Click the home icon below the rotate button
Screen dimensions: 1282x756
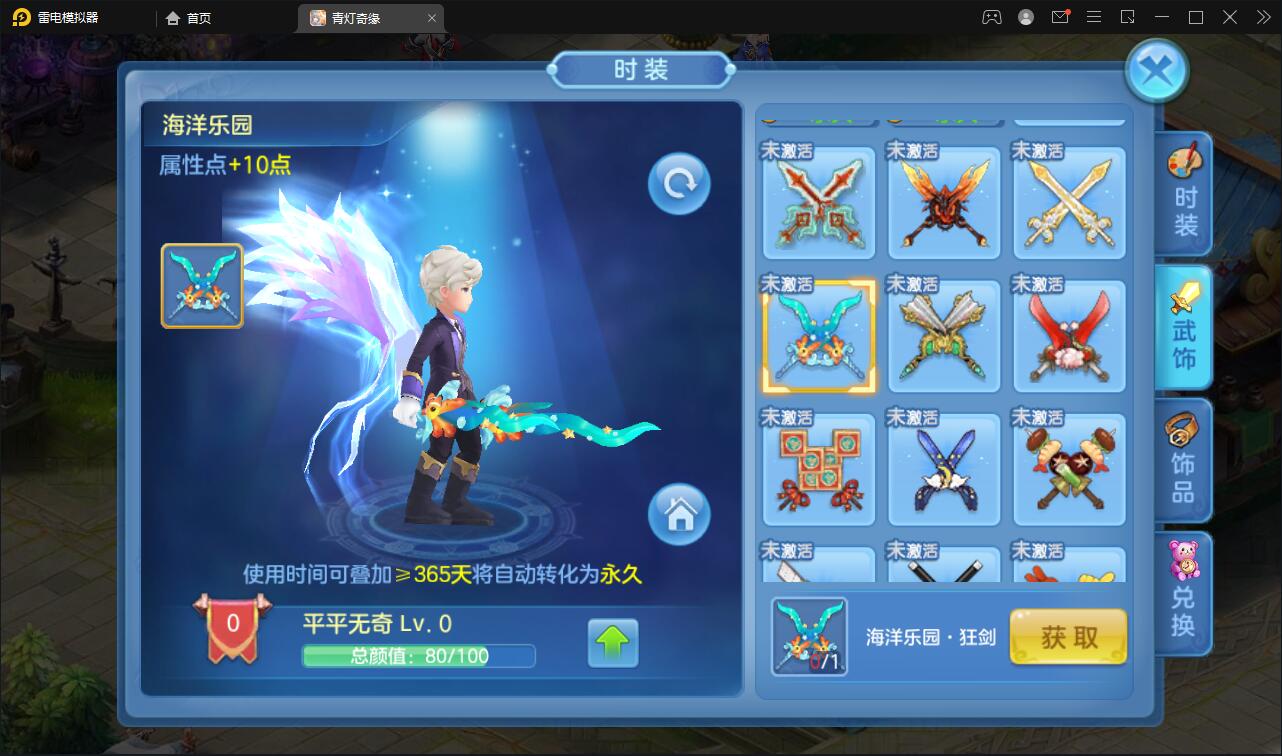(678, 515)
